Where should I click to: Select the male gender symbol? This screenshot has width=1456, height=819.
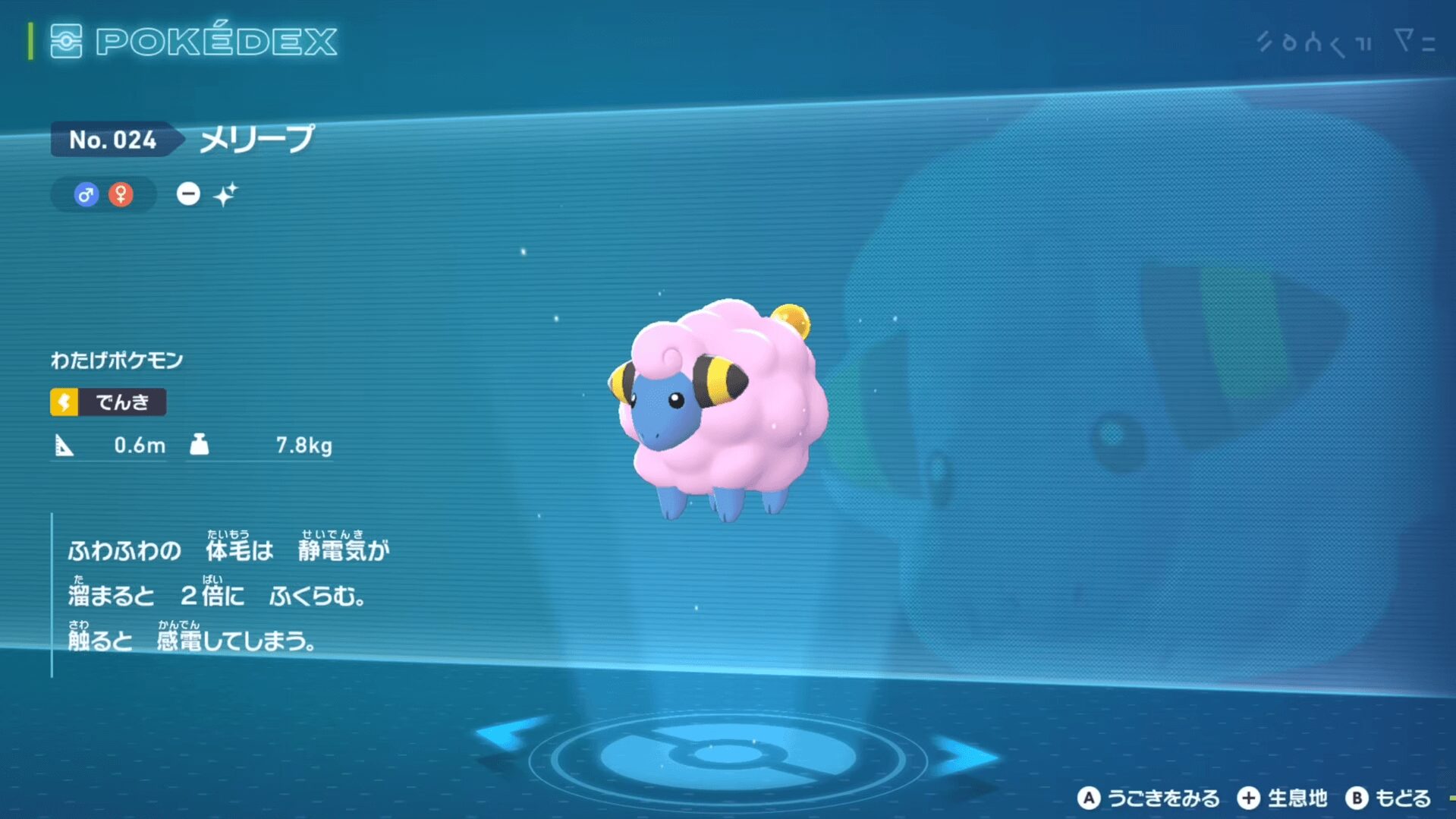86,195
